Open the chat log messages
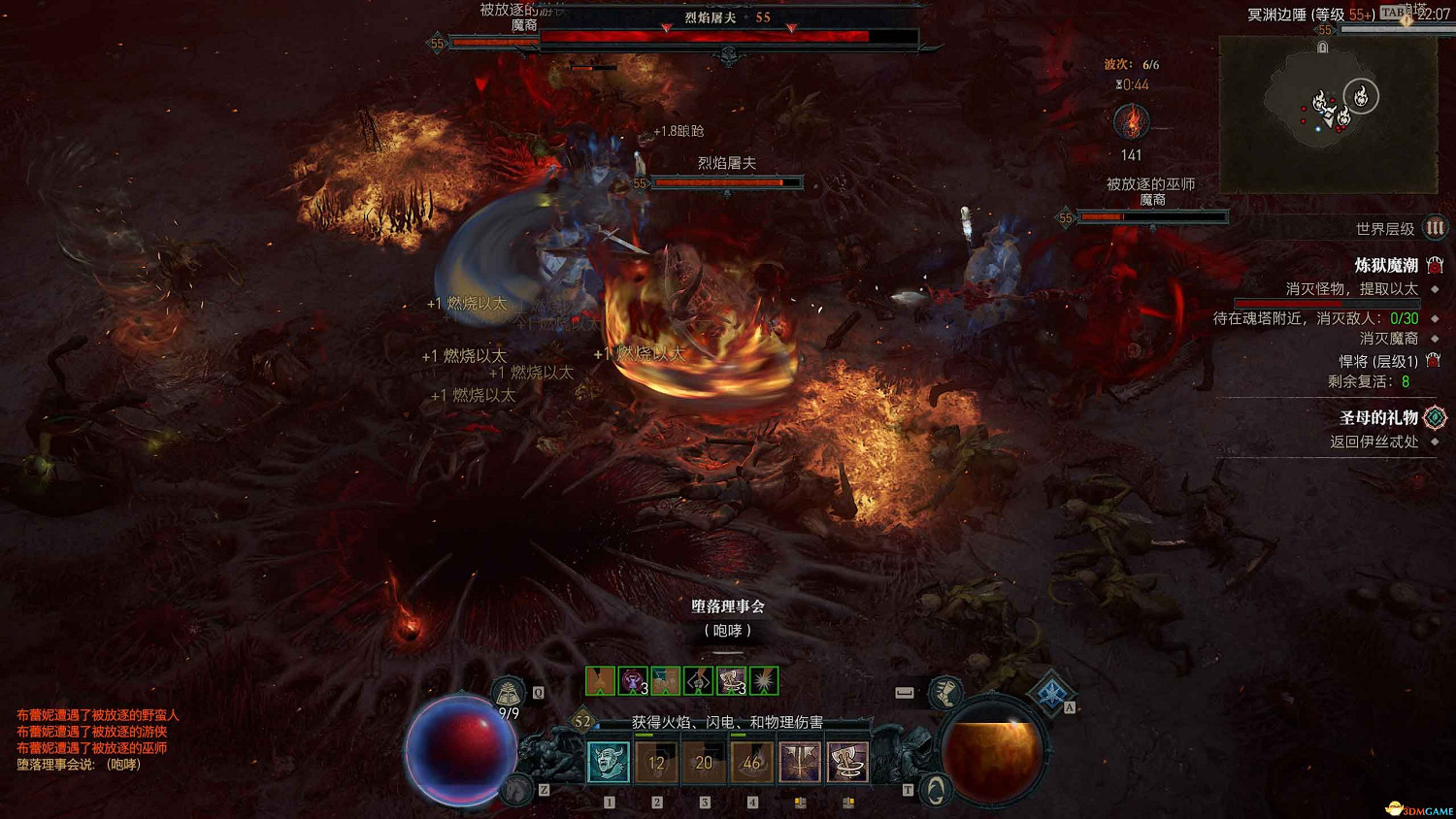 (x=97, y=739)
